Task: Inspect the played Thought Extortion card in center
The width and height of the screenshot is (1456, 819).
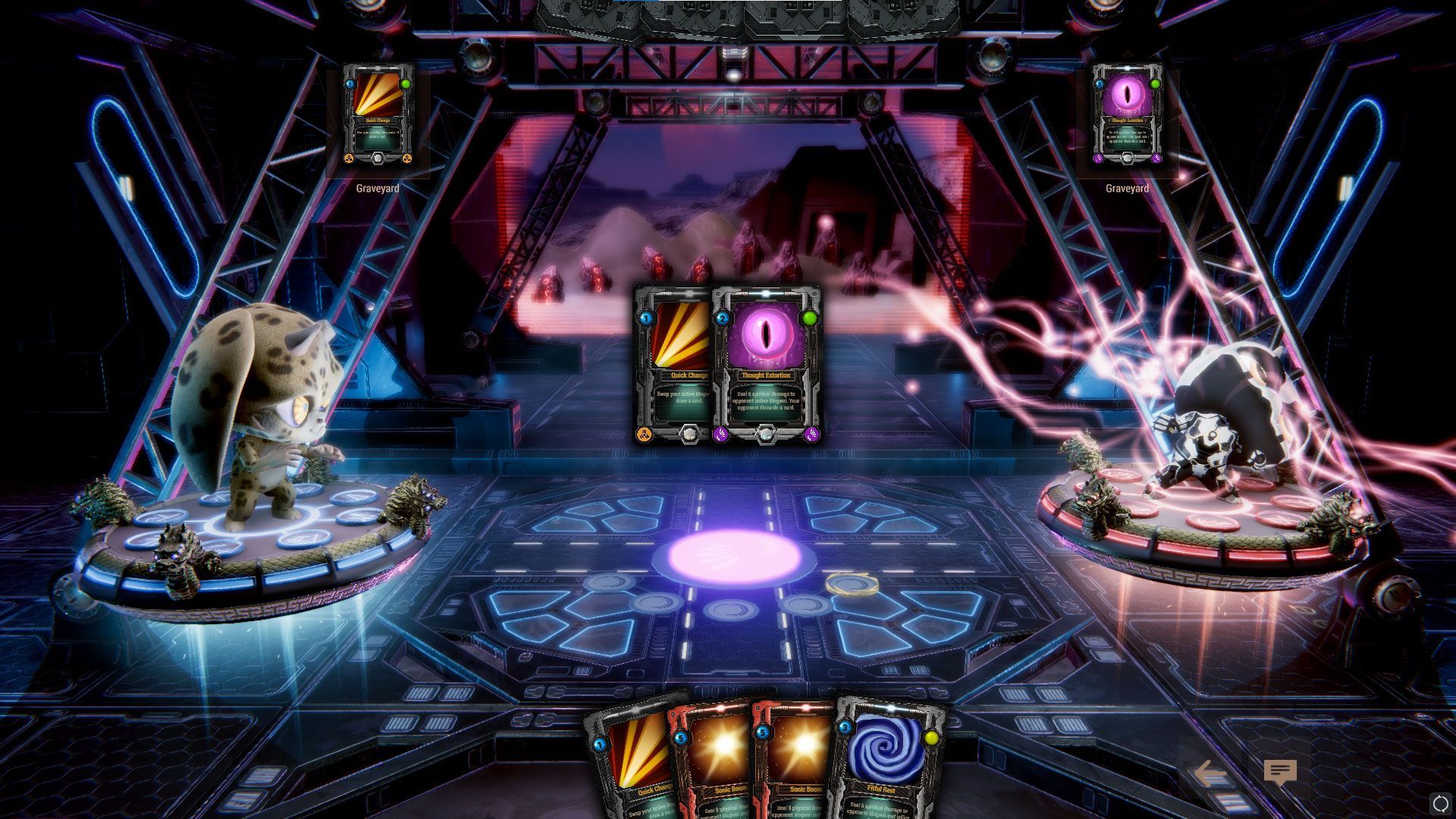Action: pos(767,366)
